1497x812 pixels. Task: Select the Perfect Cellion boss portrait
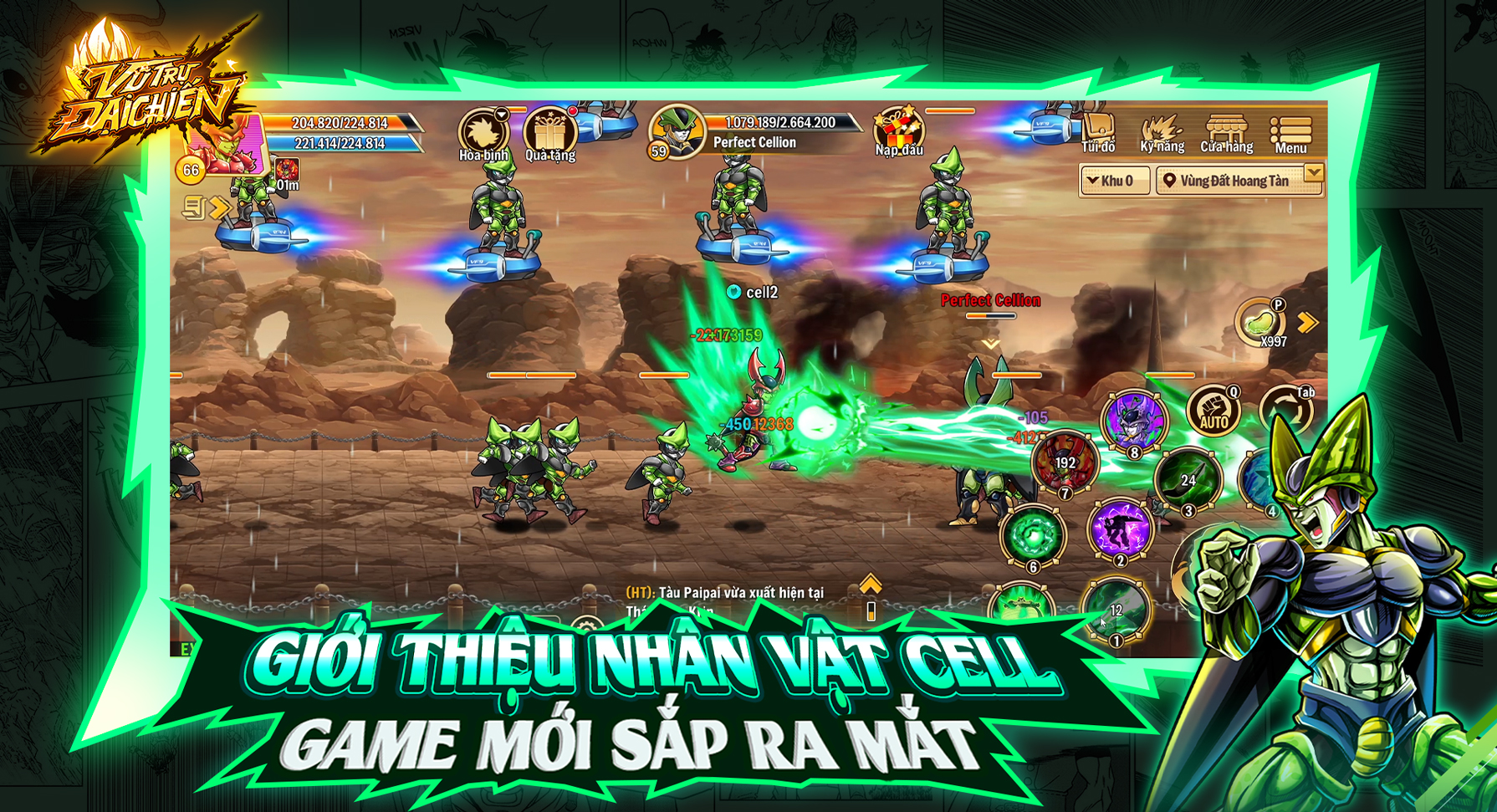coord(676,132)
